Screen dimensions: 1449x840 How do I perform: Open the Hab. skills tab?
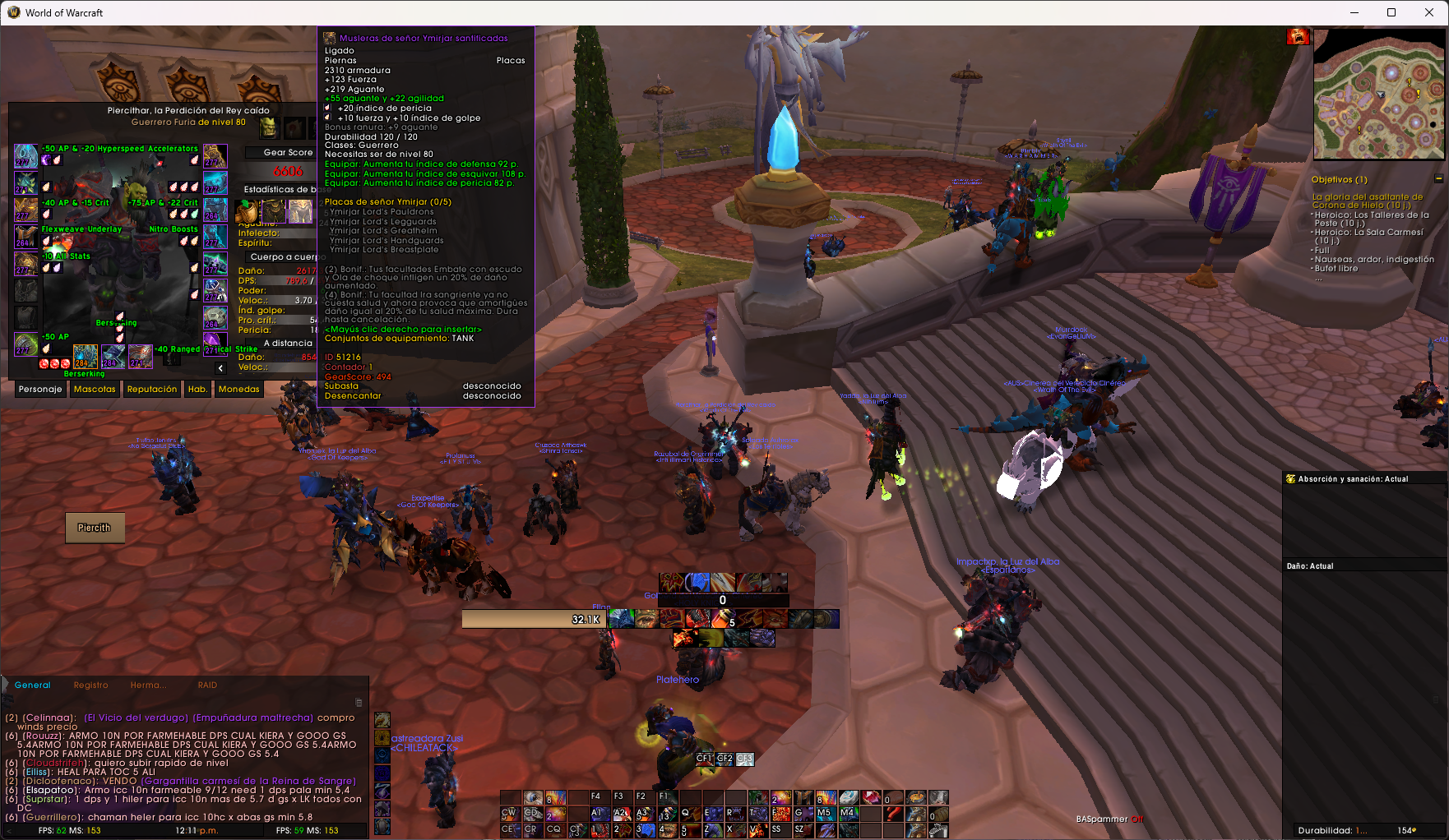pos(197,390)
